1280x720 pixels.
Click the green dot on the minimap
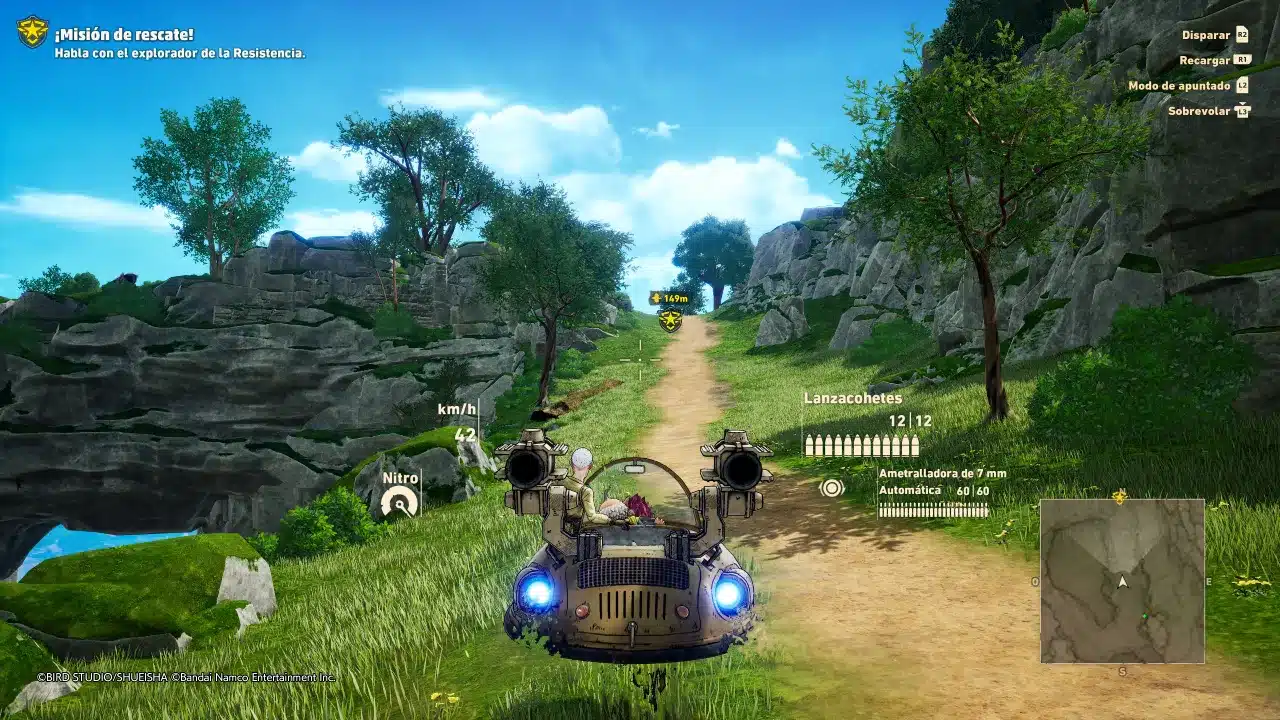click(1145, 615)
